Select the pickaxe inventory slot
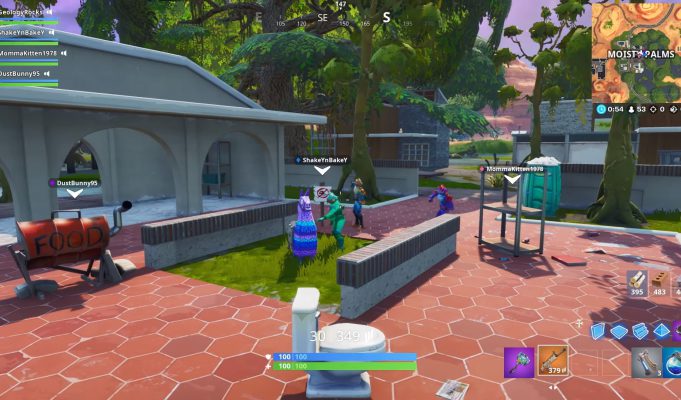Image resolution: width=681 pixels, height=400 pixels. (519, 361)
